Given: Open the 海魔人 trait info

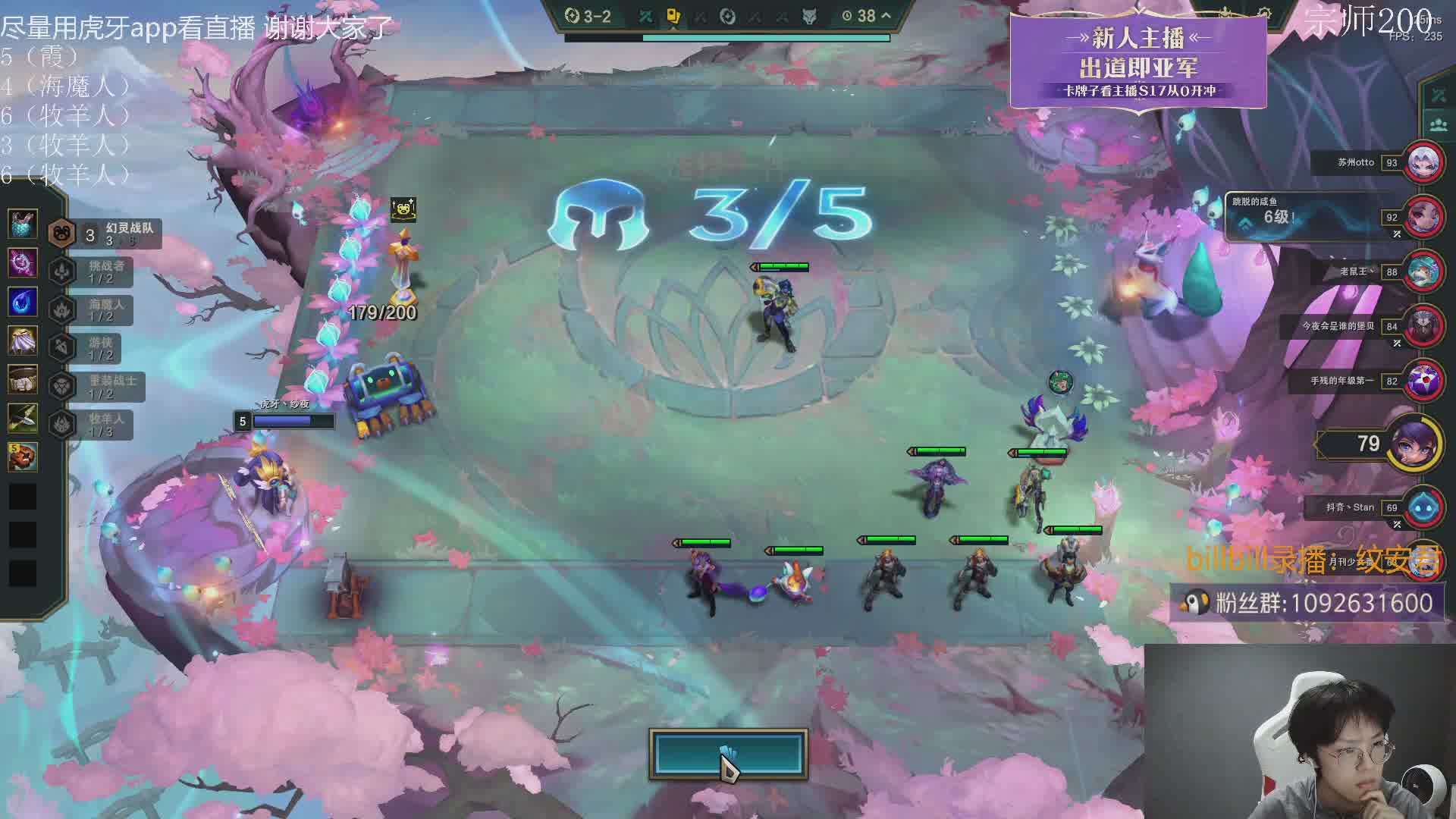Looking at the screenshot, I should [91, 309].
